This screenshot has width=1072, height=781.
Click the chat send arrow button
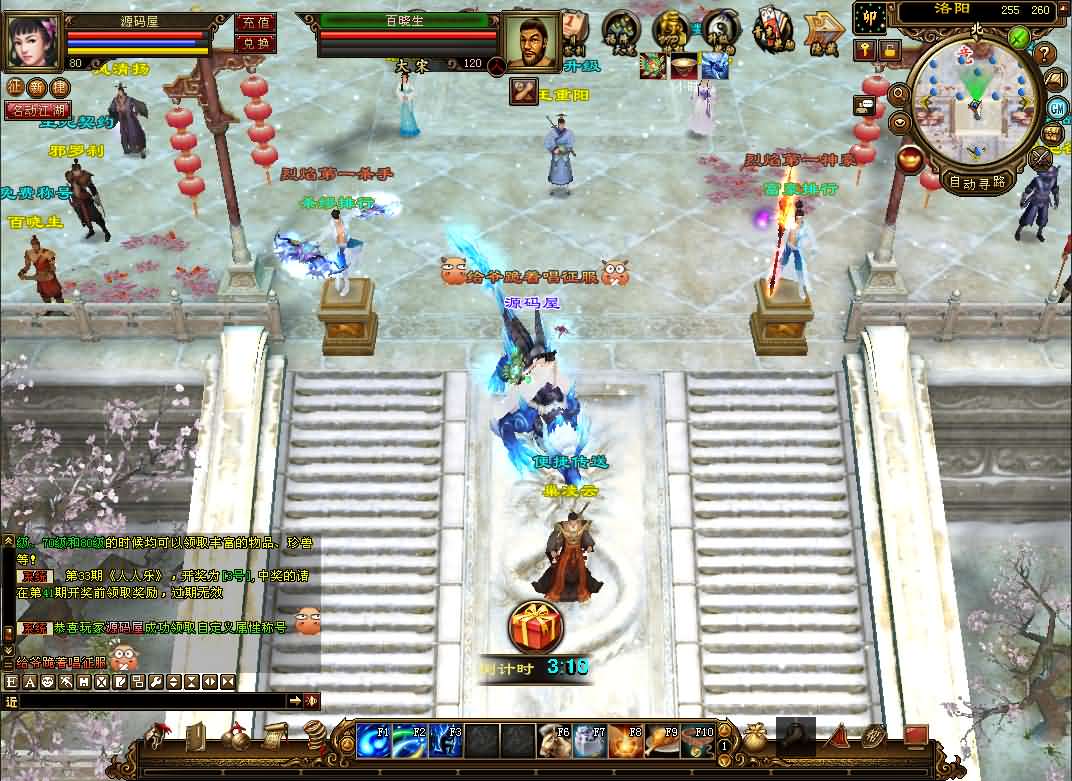click(x=295, y=701)
